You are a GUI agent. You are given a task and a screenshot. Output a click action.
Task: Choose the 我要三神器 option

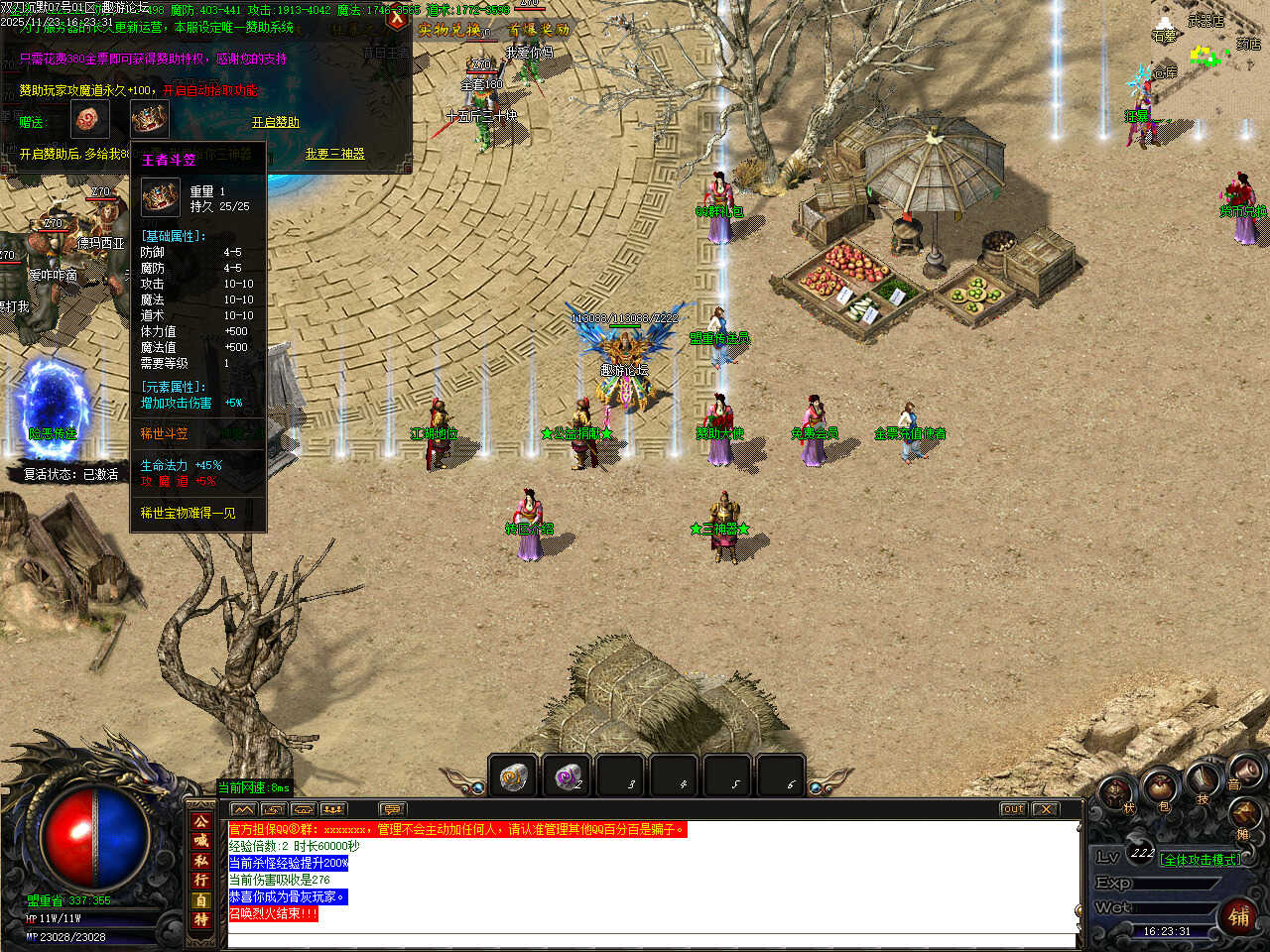(334, 154)
